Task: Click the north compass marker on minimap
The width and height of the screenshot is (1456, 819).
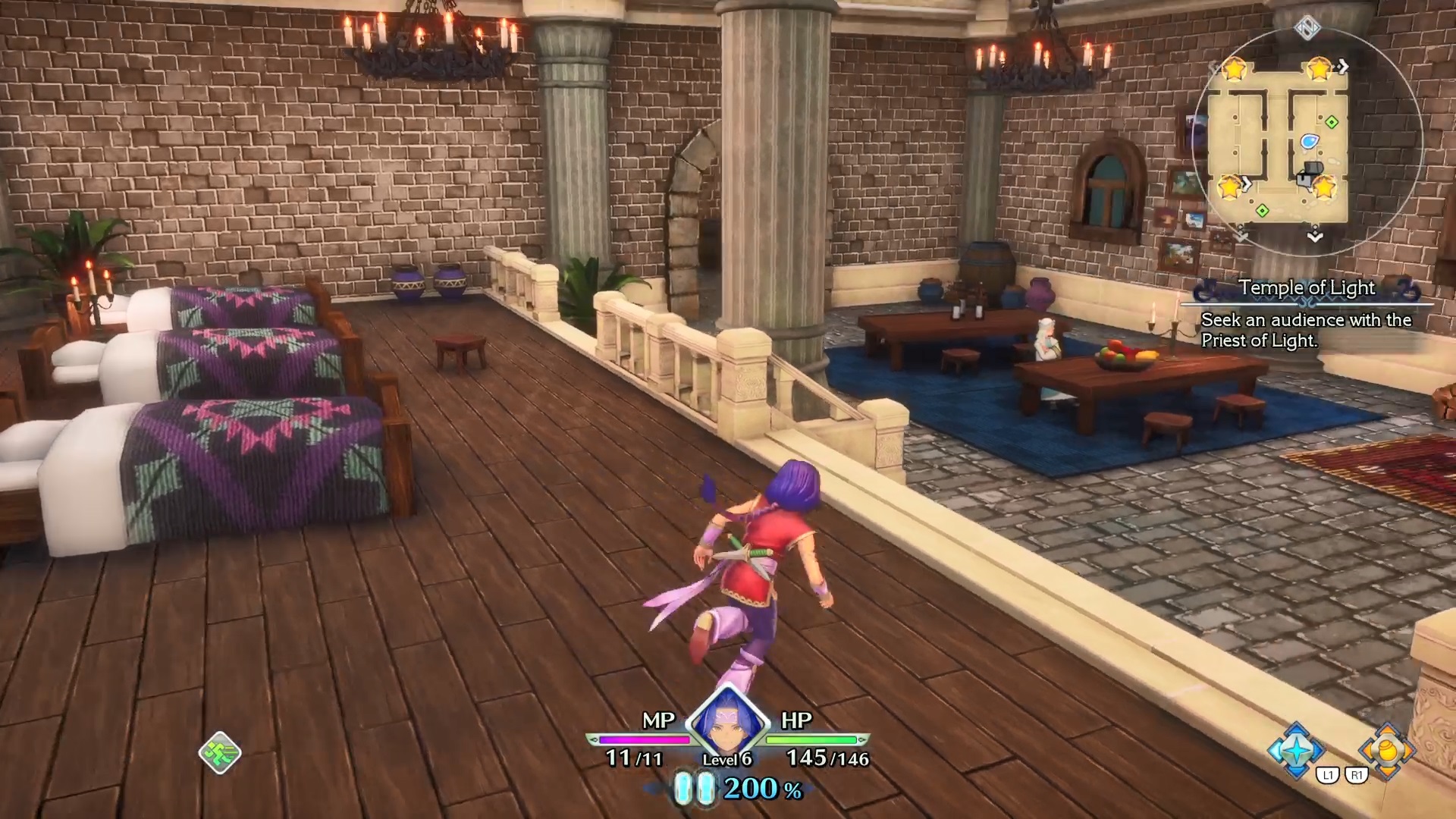Action: click(x=1307, y=28)
